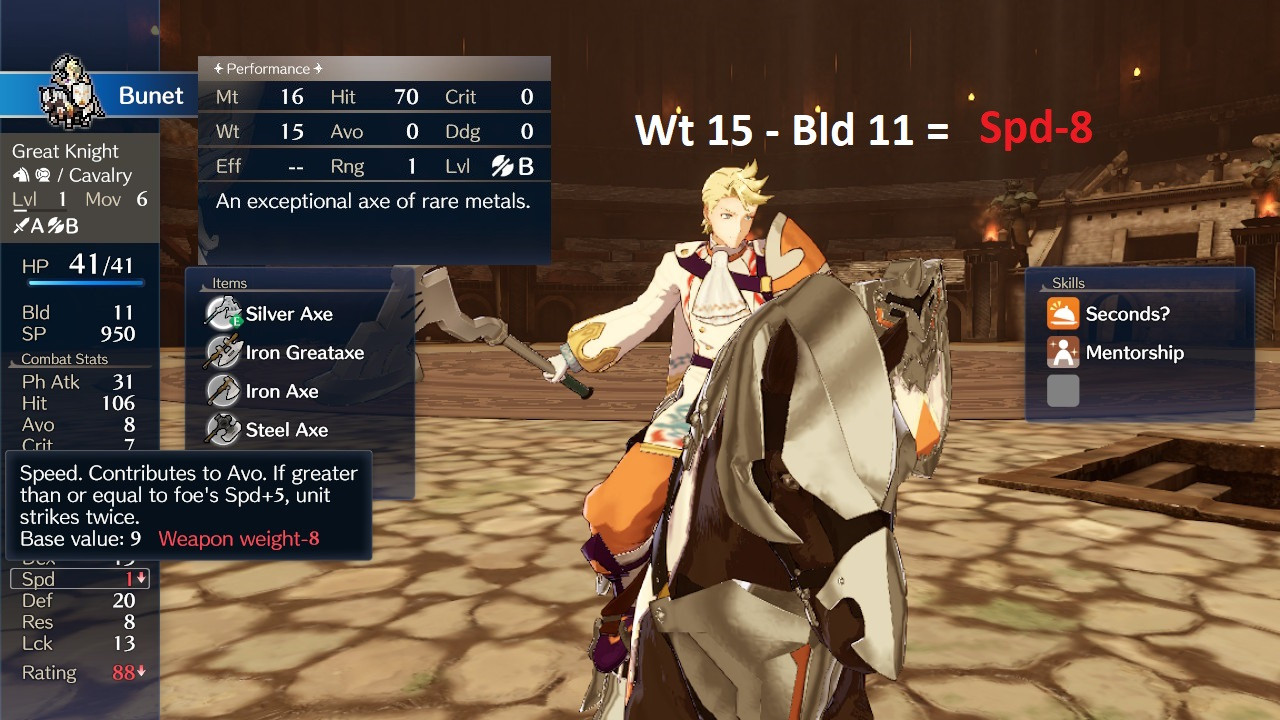Click the Seconds? skill icon
Screen dimensions: 1280x720
pos(1065,313)
